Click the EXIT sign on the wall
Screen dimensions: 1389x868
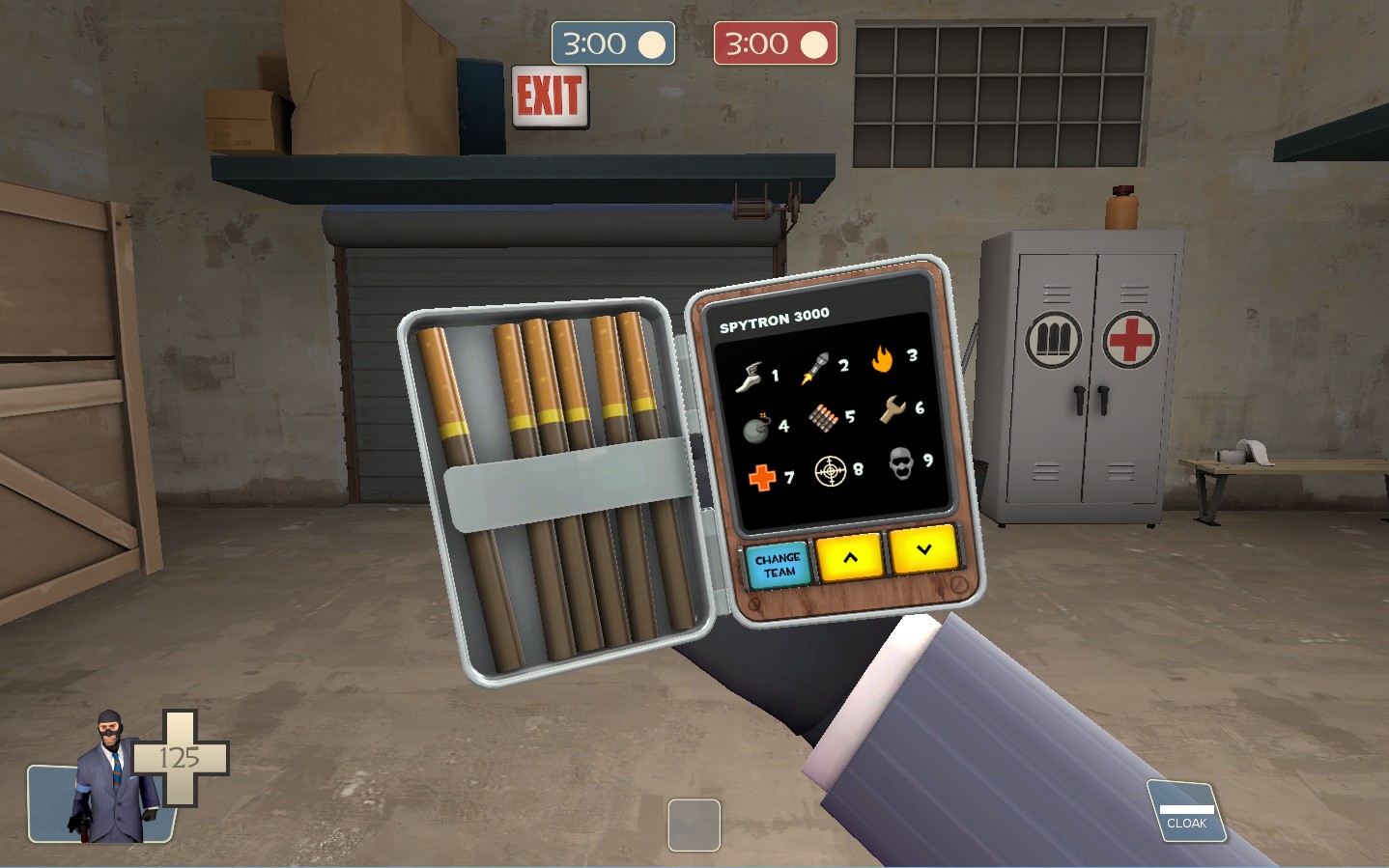550,96
